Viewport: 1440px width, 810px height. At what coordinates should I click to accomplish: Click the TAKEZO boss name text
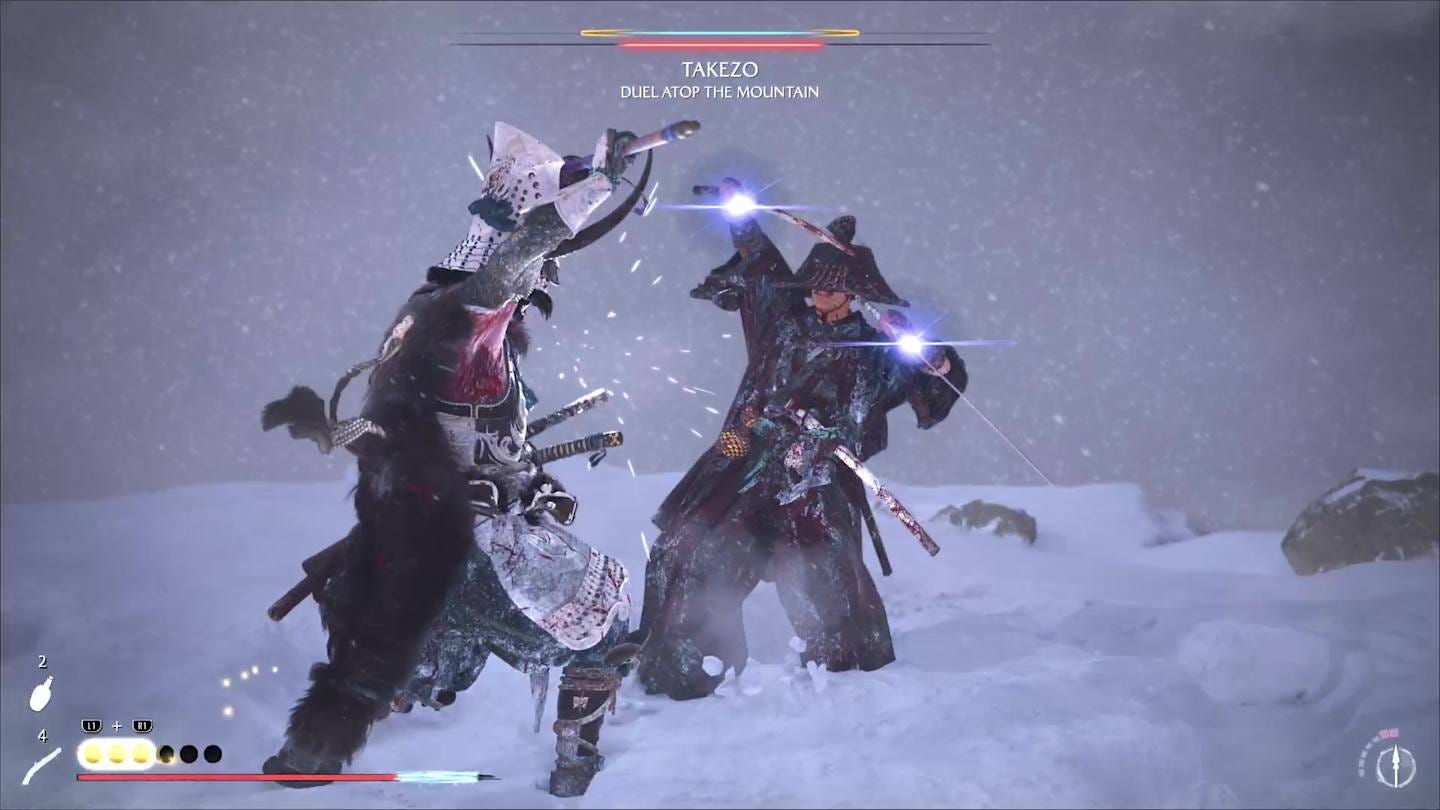click(720, 69)
